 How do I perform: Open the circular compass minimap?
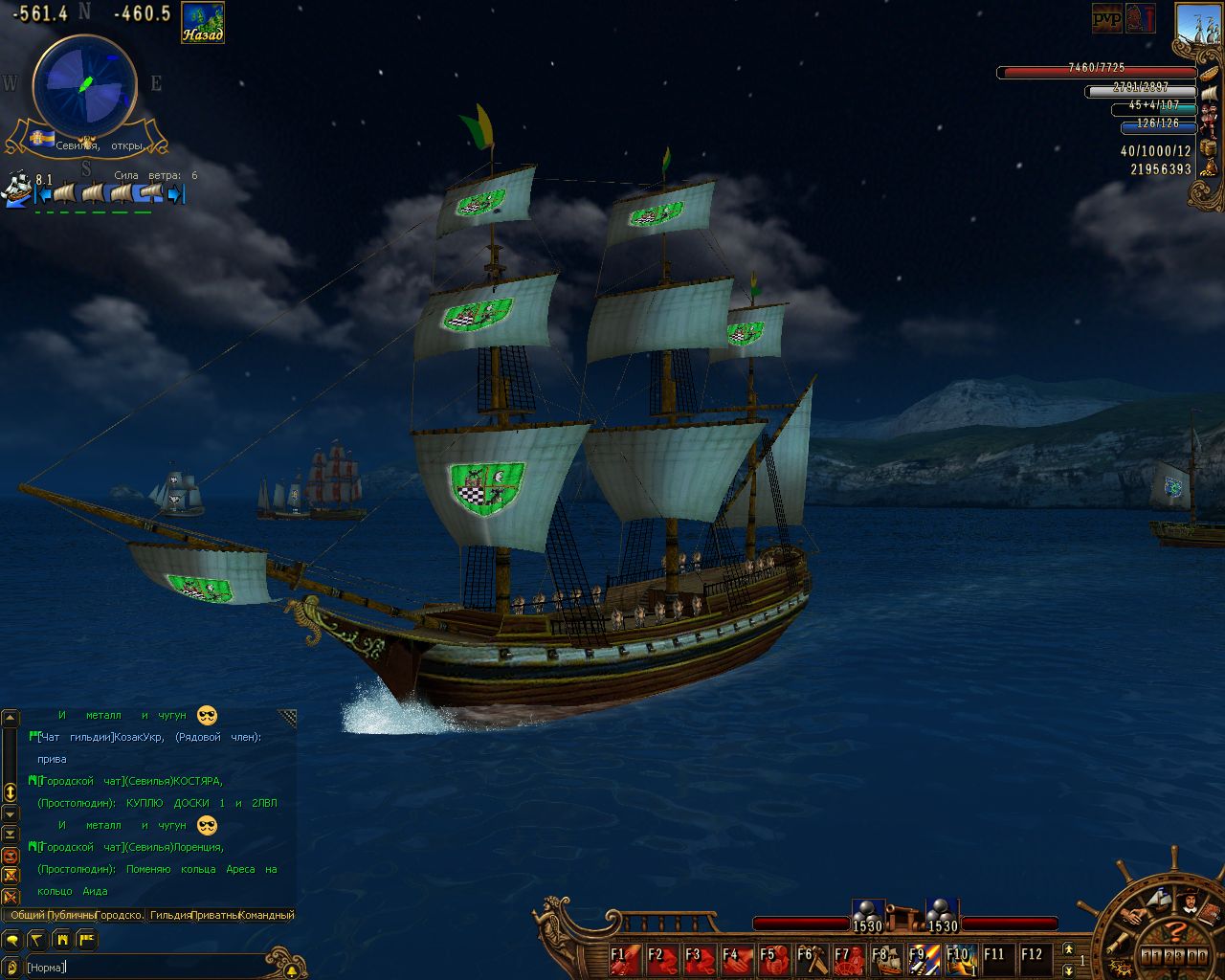84,85
